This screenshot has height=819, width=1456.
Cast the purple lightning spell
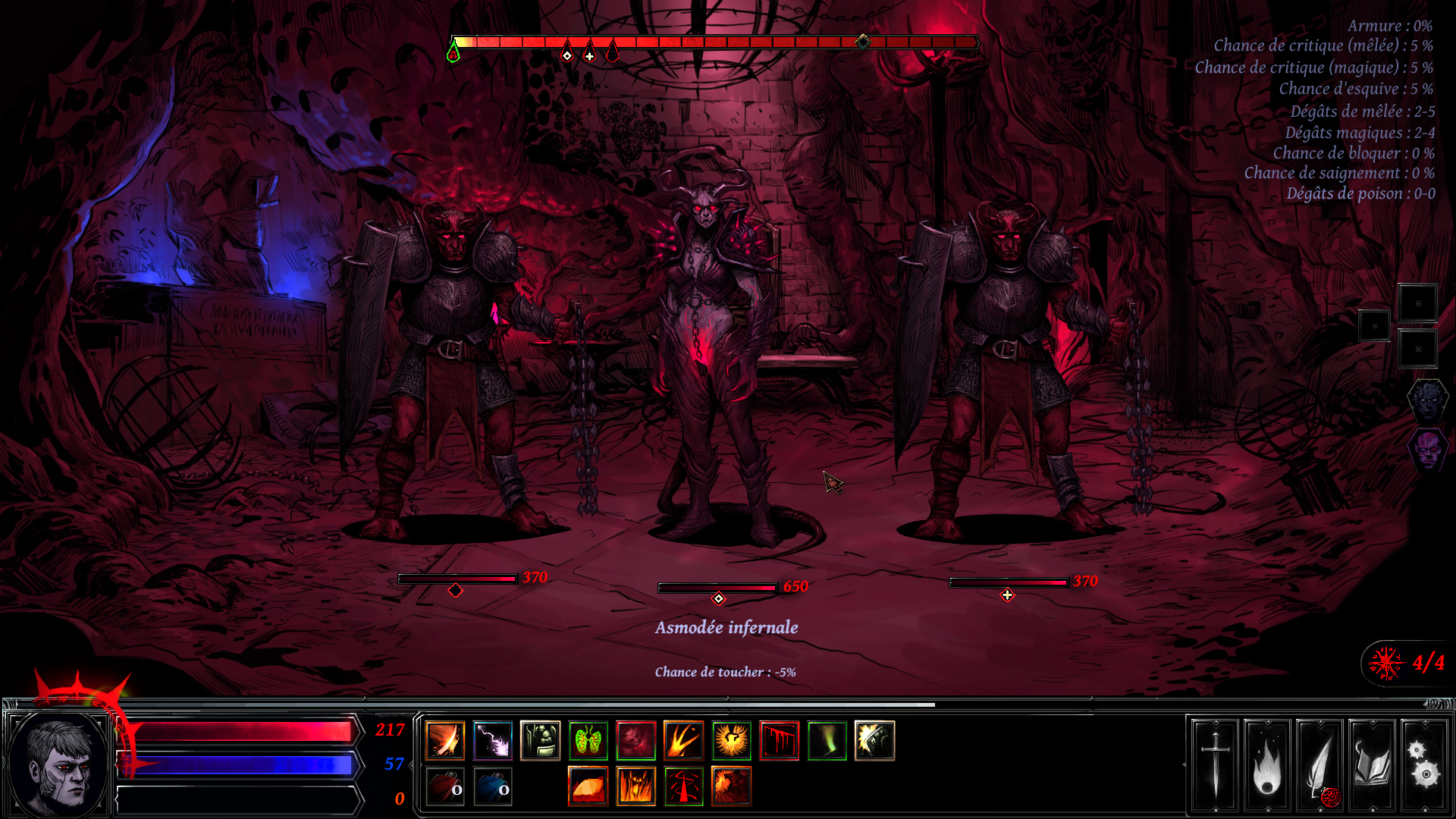491,741
